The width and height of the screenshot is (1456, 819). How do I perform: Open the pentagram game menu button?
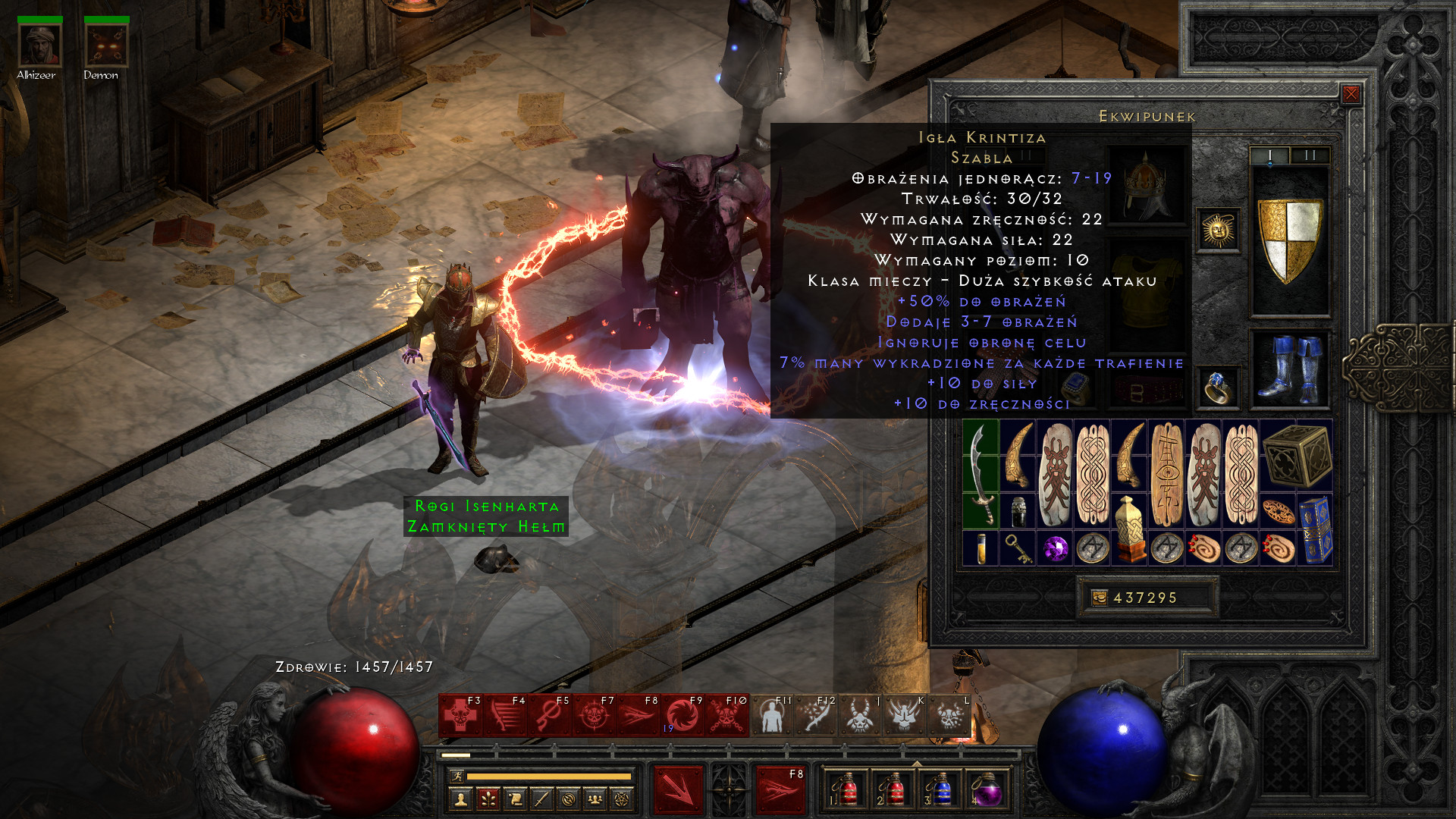pos(622,799)
